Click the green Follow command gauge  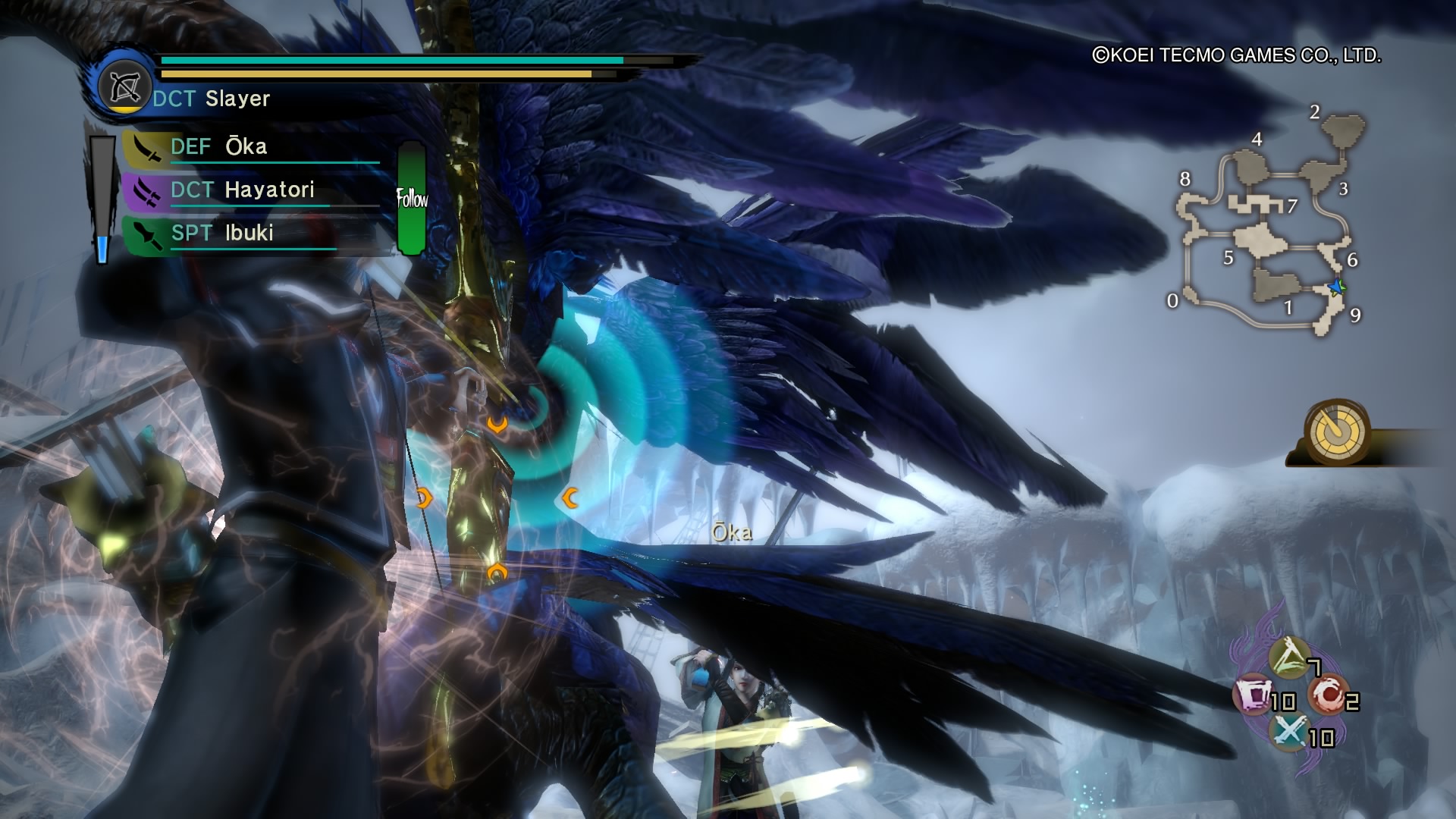411,199
